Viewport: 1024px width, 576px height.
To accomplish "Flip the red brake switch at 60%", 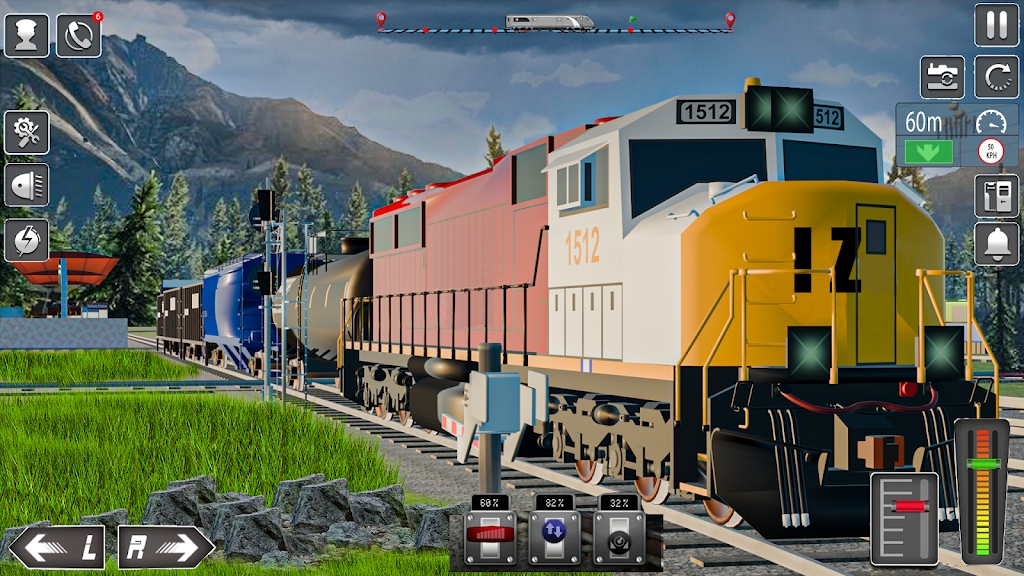I will tap(490, 537).
